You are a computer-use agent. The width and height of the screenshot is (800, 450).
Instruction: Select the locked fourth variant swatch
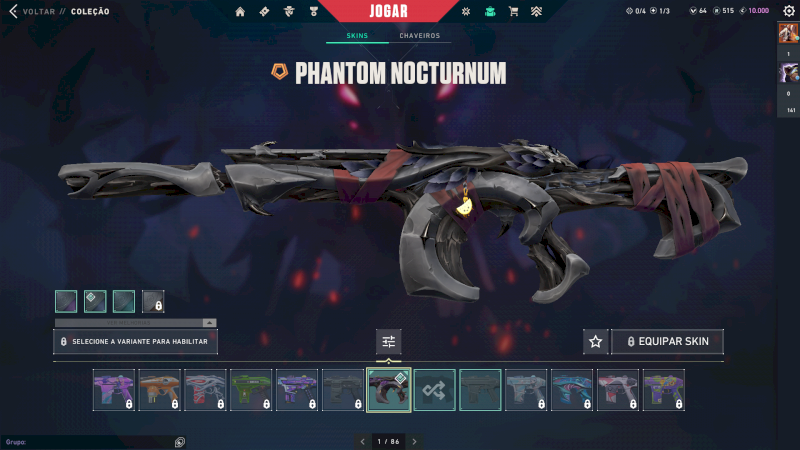[153, 301]
